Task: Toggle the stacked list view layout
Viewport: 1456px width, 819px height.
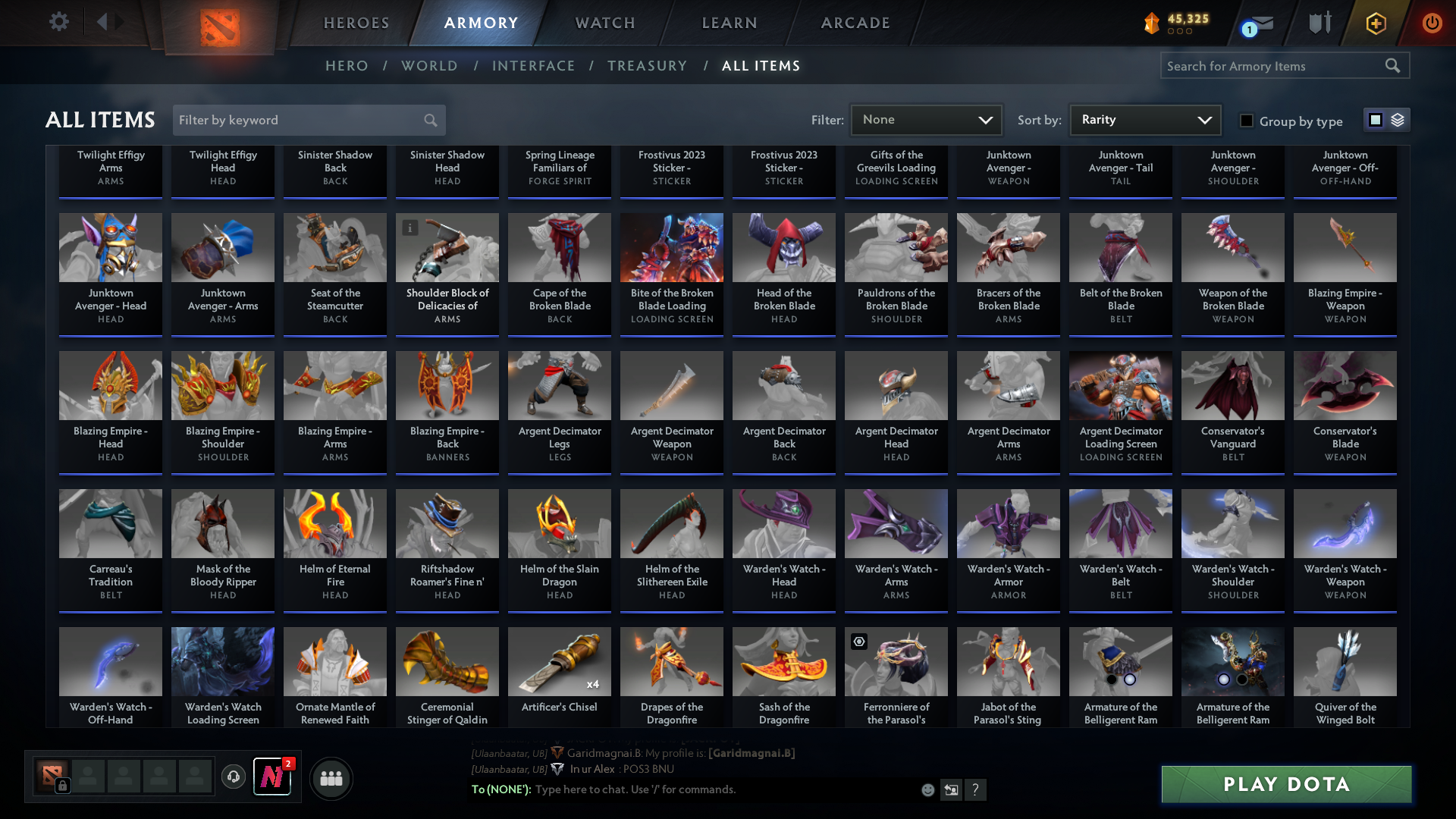Action: [x=1398, y=120]
